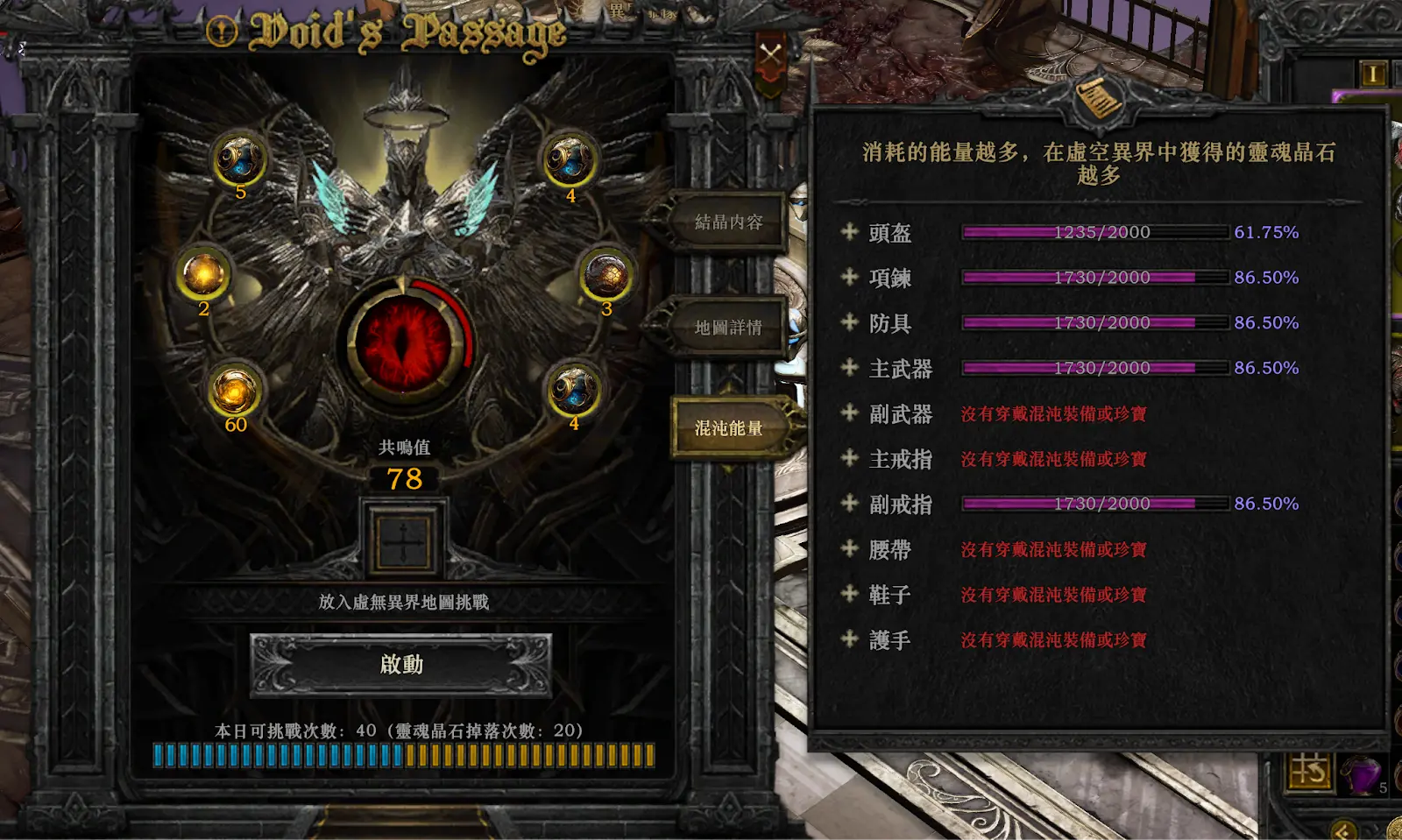Select the golden orb labeled 60

click(234, 391)
